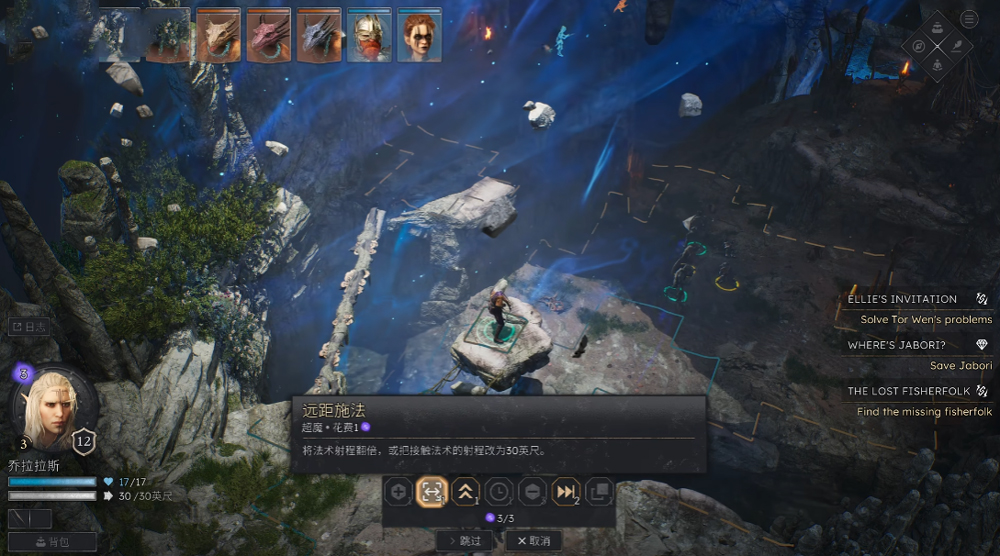Select the helmeted red-bearded dwarf portrait
Viewport: 1000px width, 556px height.
coord(369,36)
